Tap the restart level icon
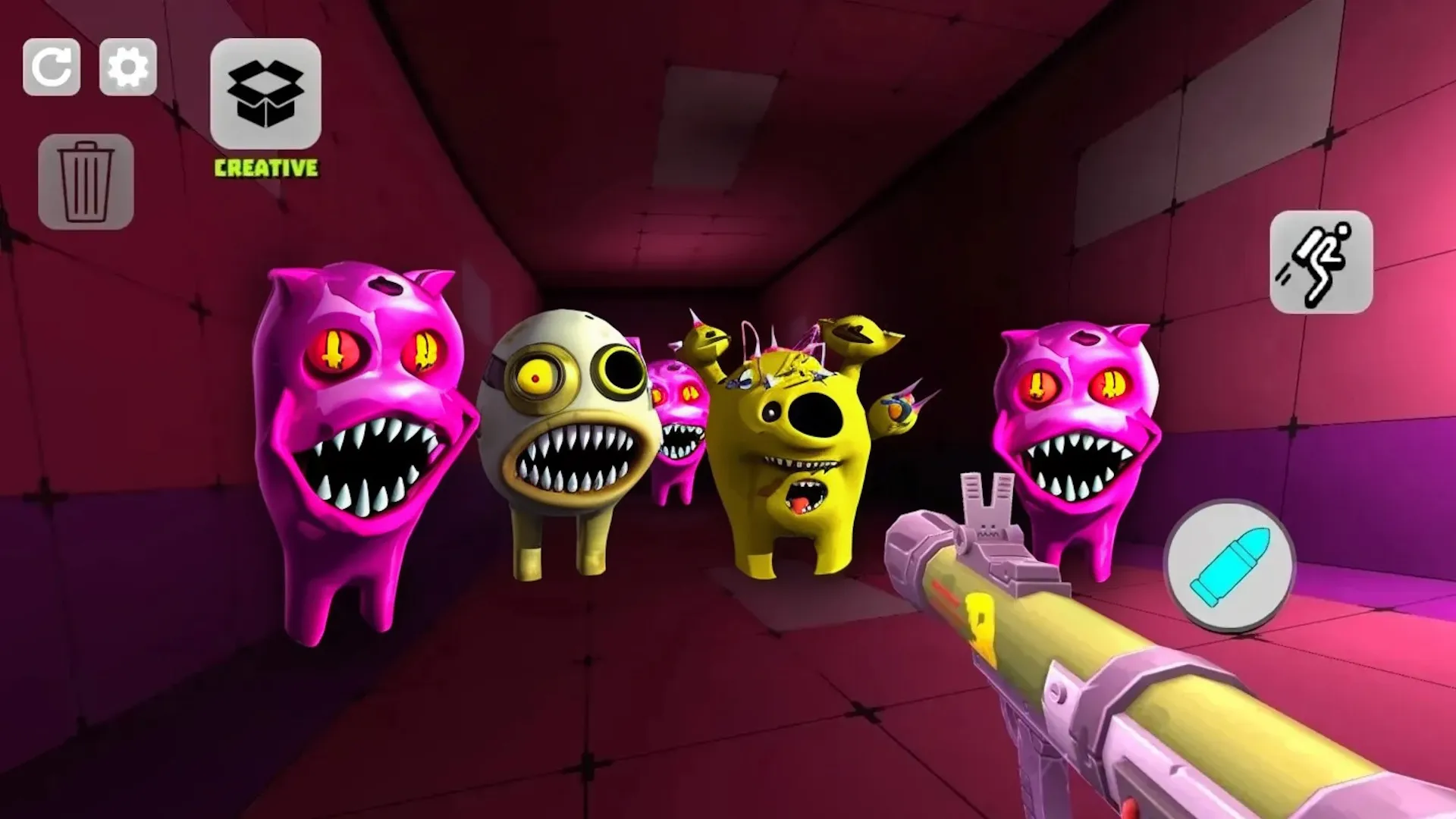The image size is (1456, 819). tap(53, 68)
